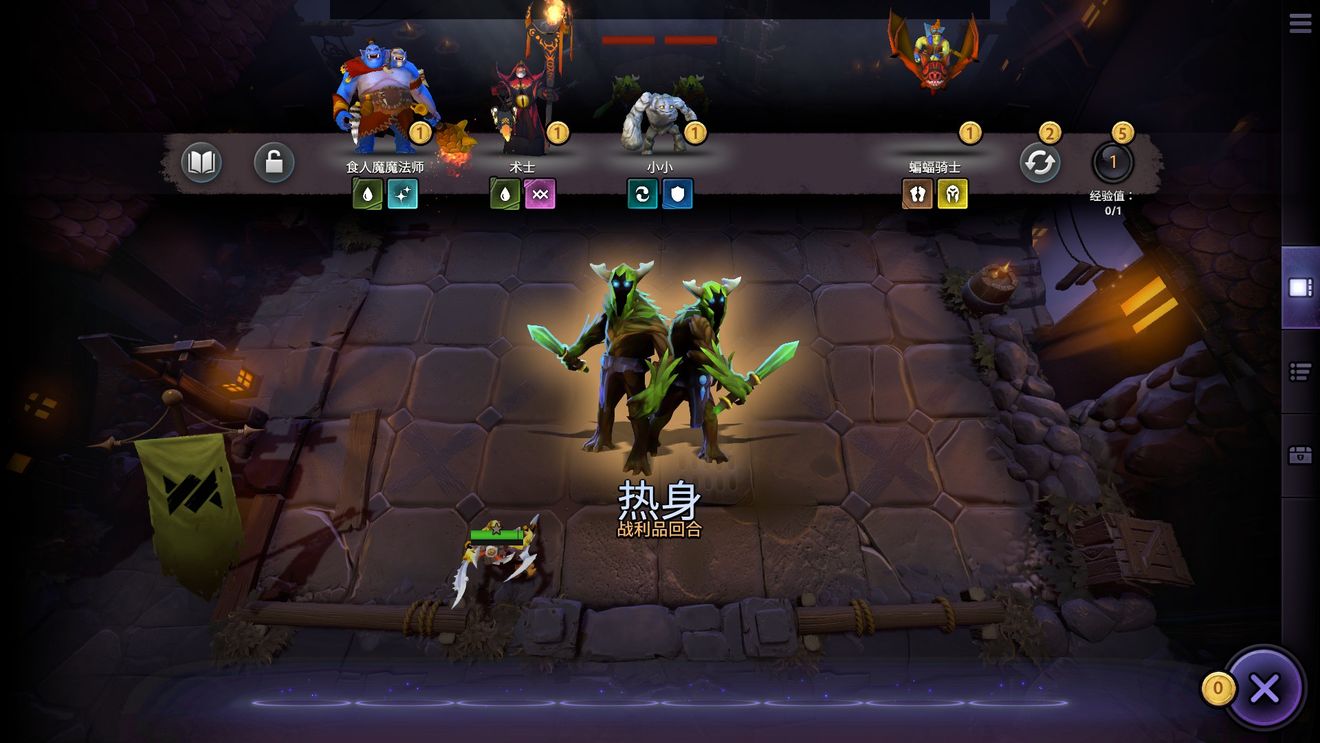Select the highlighted board view tab in sidebar

(1301, 289)
